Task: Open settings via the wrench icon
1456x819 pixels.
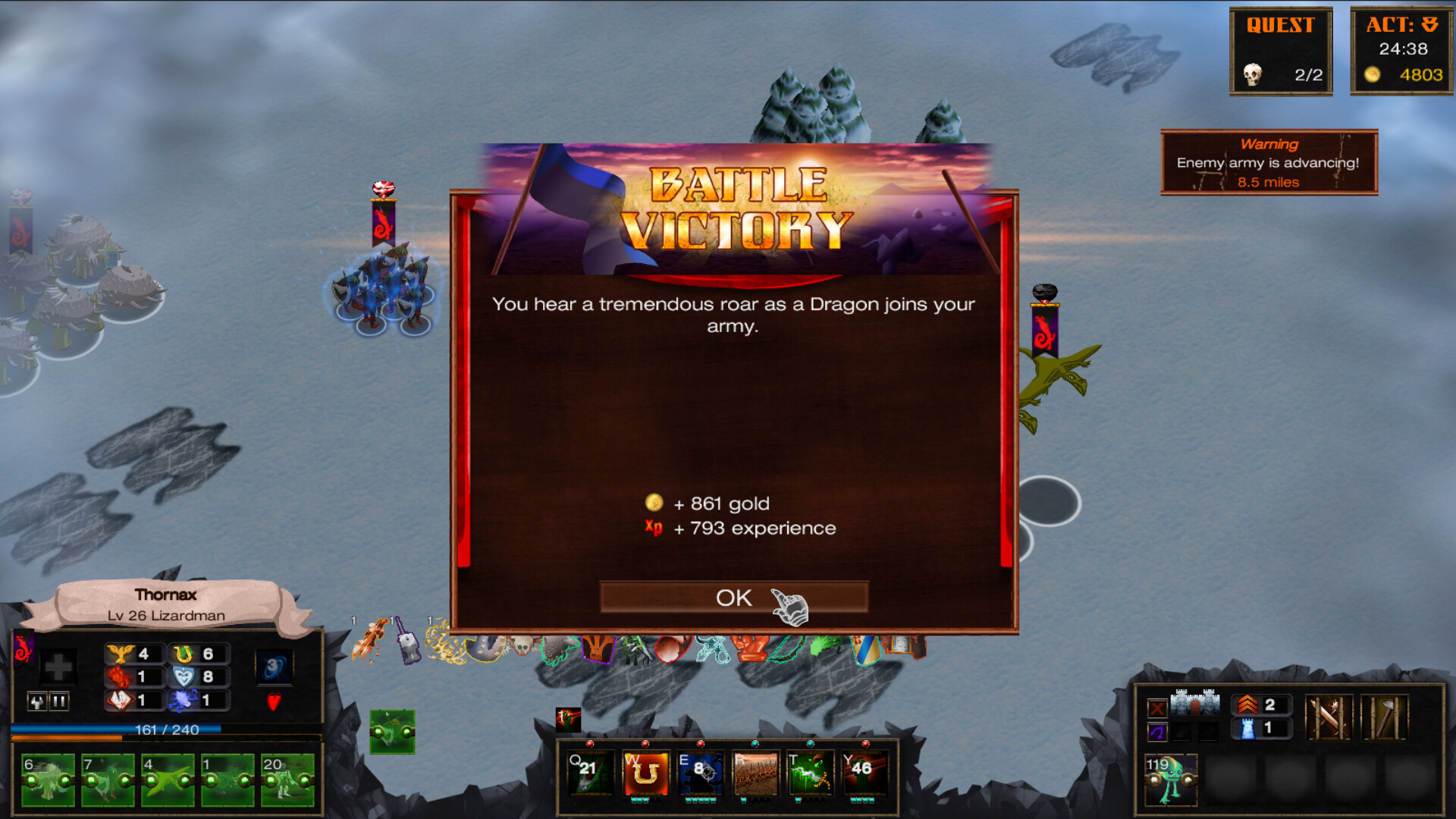Action: [x=37, y=701]
